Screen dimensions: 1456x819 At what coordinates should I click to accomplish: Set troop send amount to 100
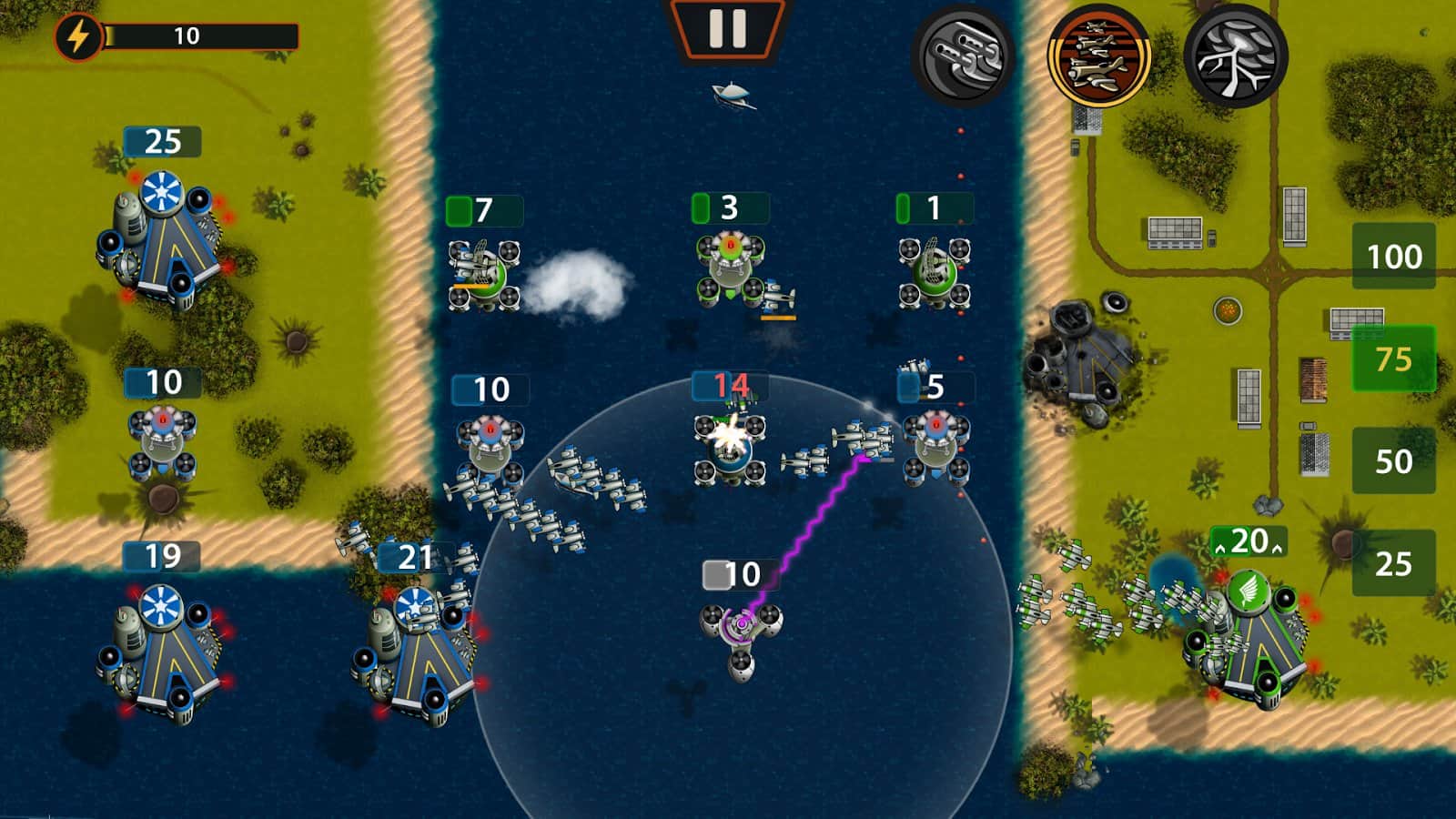[1393, 257]
